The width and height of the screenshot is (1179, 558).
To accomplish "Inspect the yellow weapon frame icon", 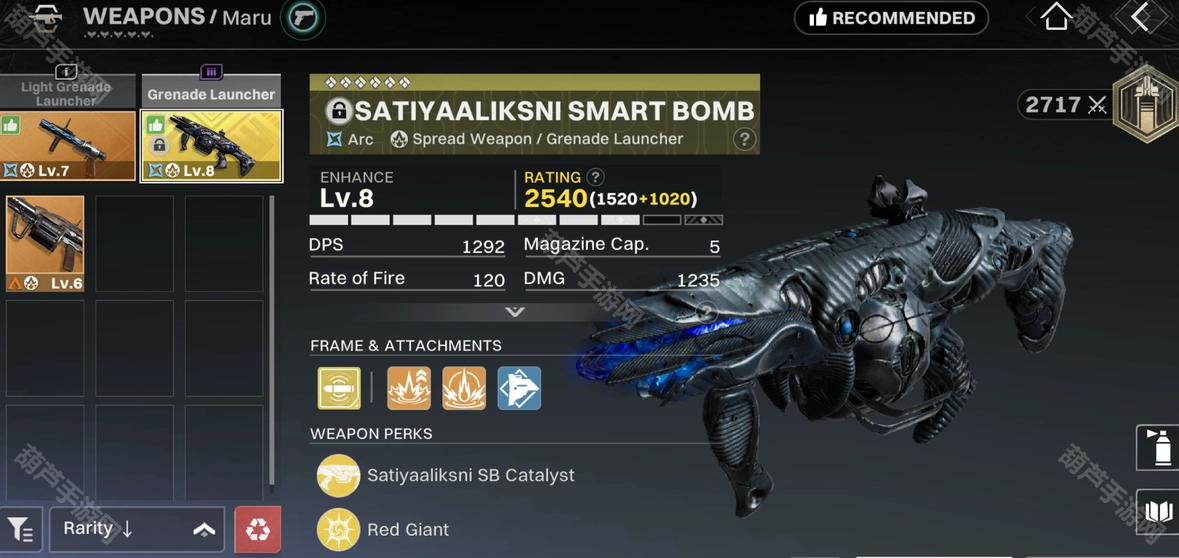I will 339,388.
